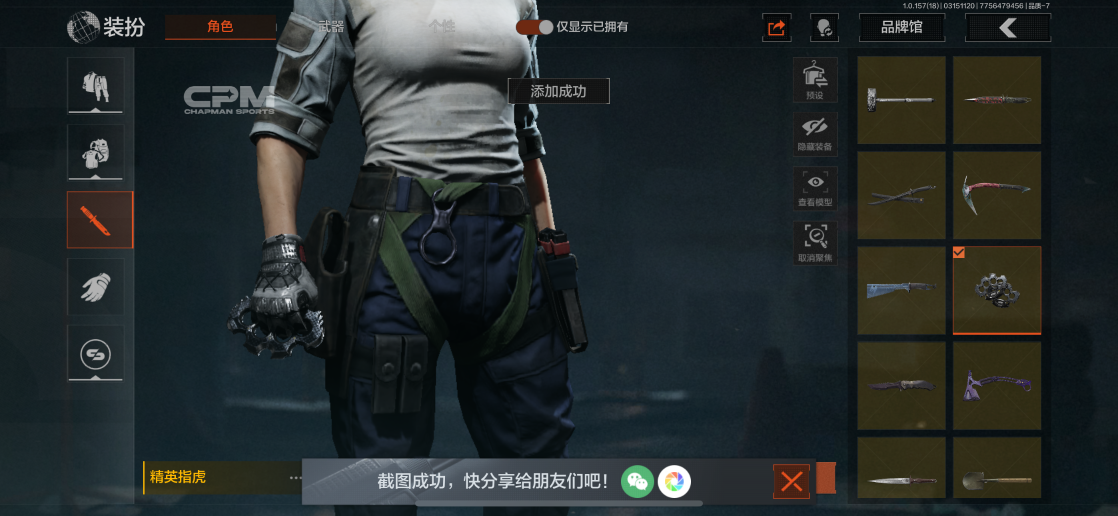Select the clothing outfit category

pyautogui.click(x=96, y=85)
